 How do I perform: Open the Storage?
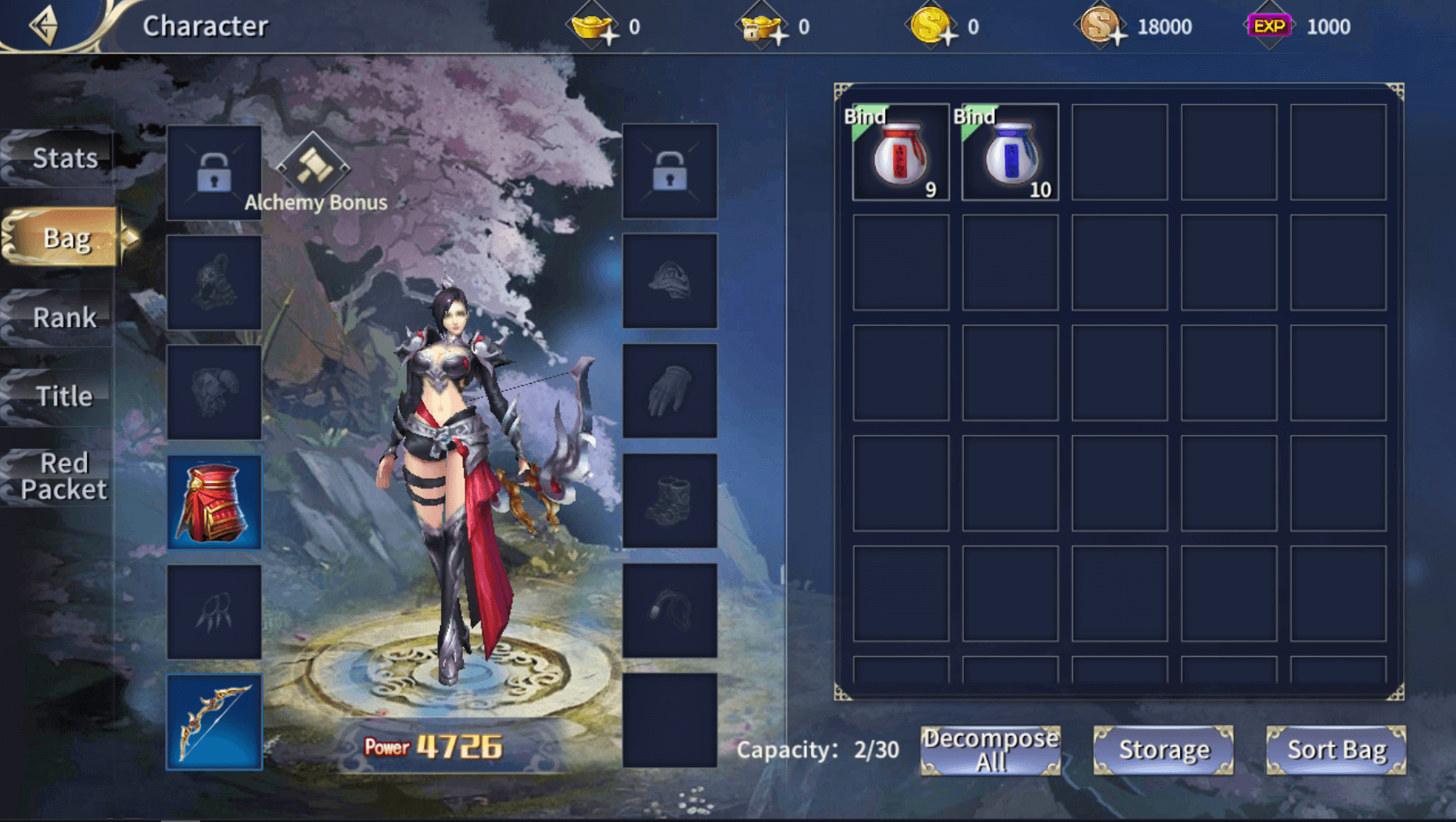[1163, 750]
